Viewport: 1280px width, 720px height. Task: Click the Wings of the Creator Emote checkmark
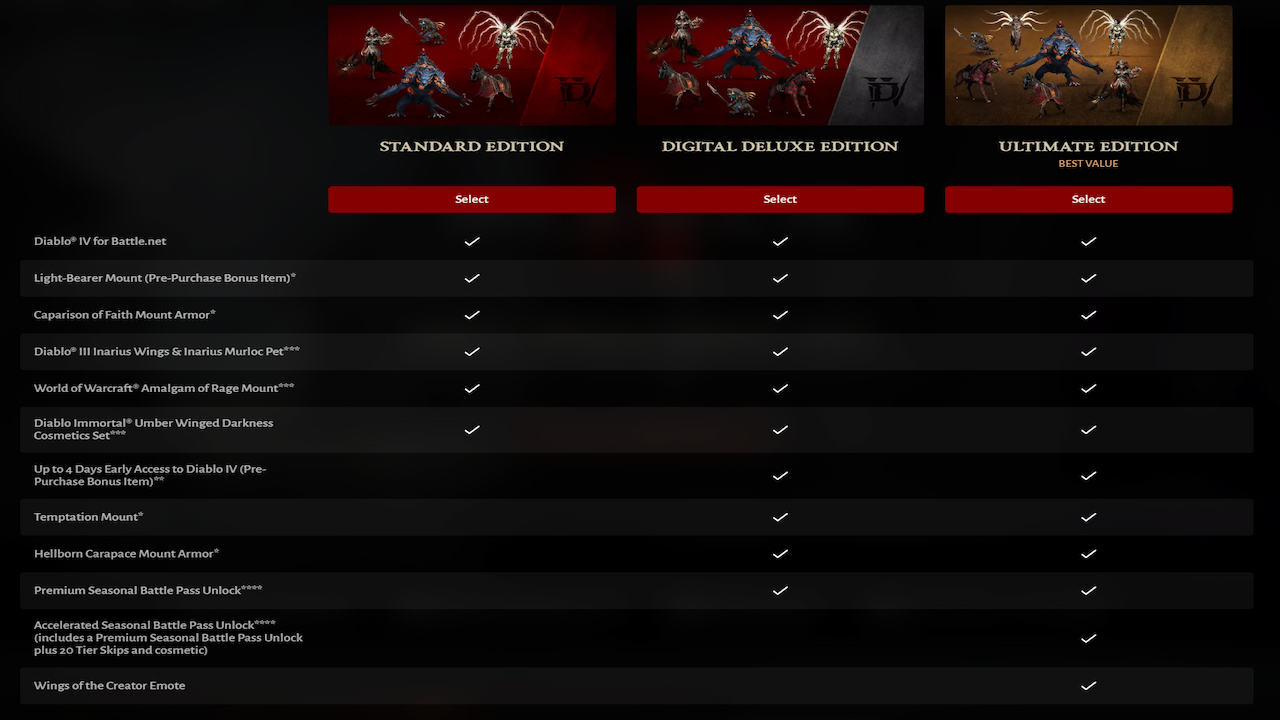(x=1088, y=686)
